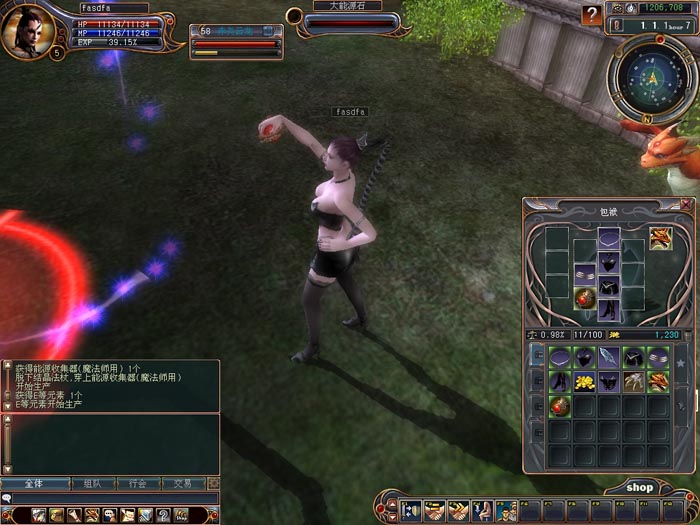Screen dimensions: 700x525
Task: Switch to the 全体 chat tab
Action: coord(27,483)
